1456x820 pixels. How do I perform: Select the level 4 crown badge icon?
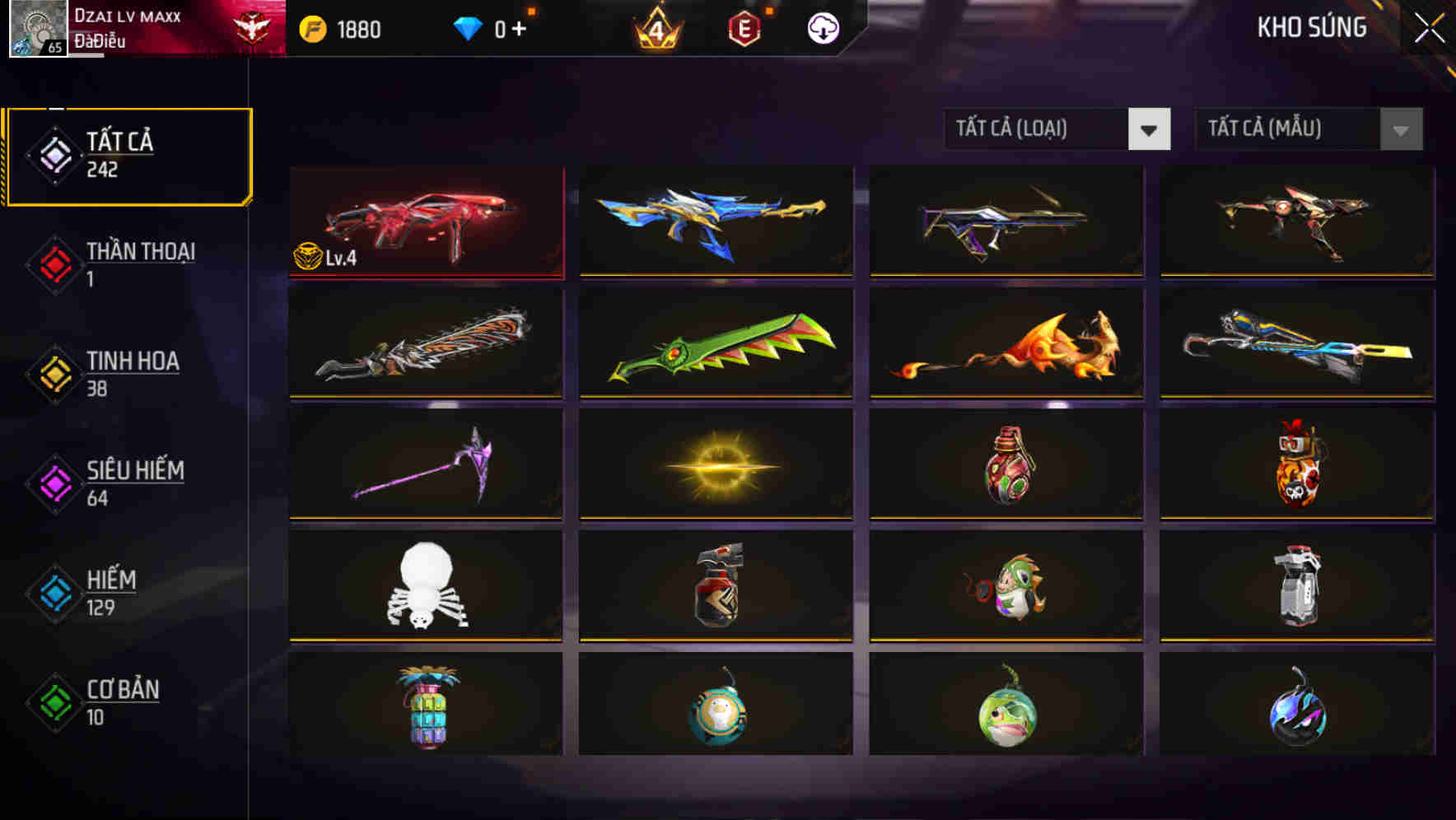click(x=655, y=27)
